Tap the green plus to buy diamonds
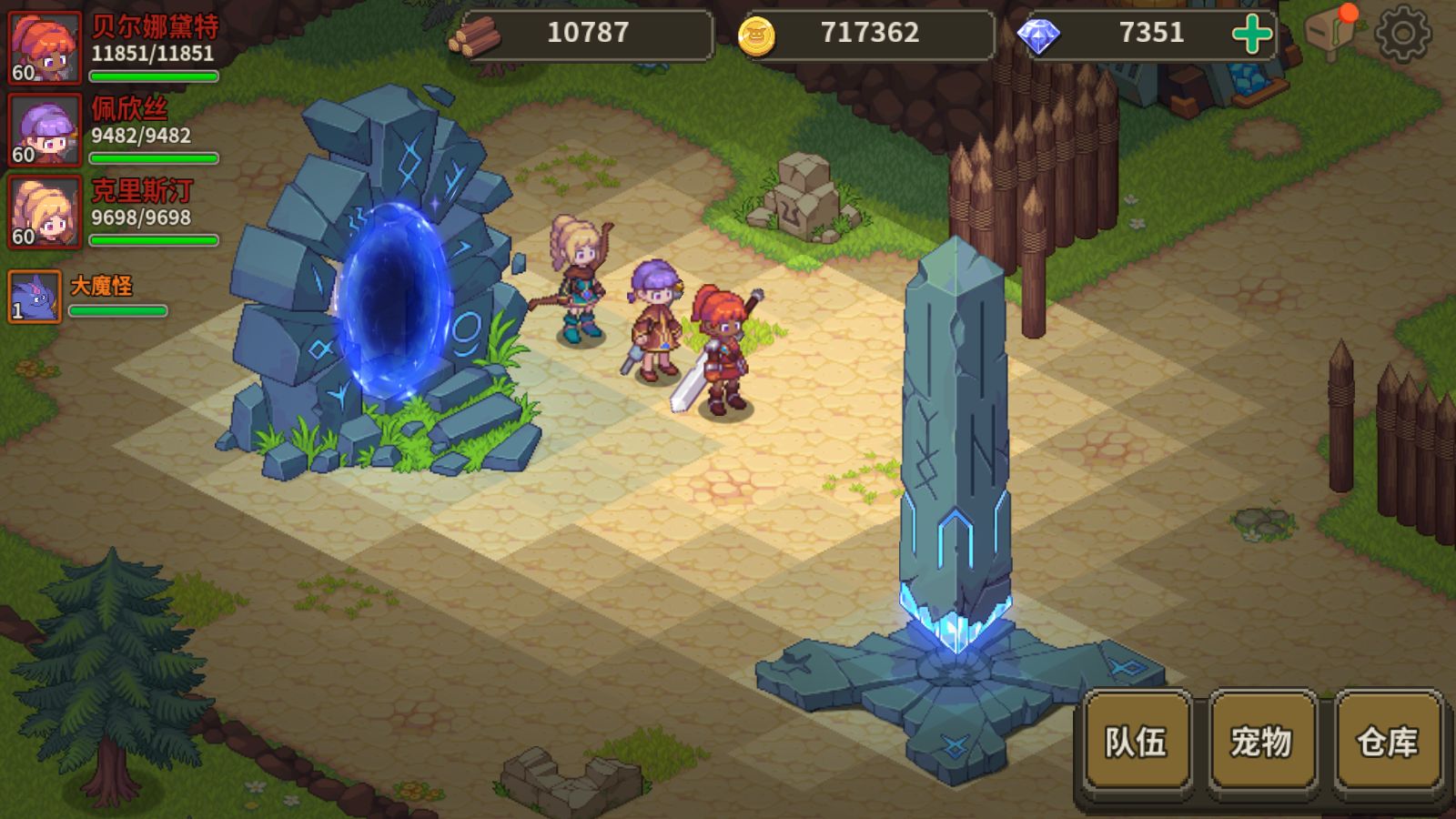Viewport: 1456px width, 819px height. pos(1251,34)
